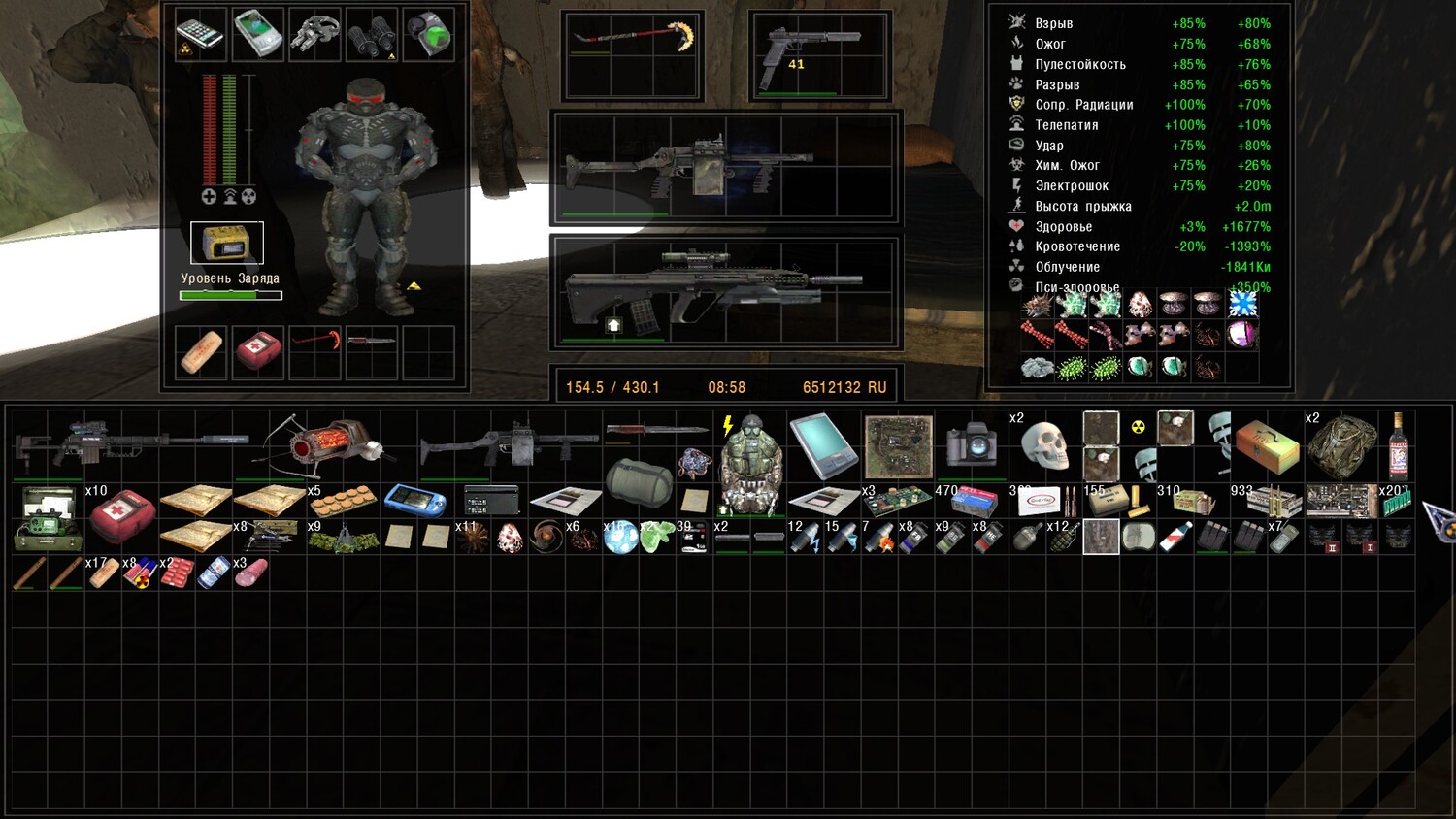Select the equipped silenced pistol slot

coord(820,55)
